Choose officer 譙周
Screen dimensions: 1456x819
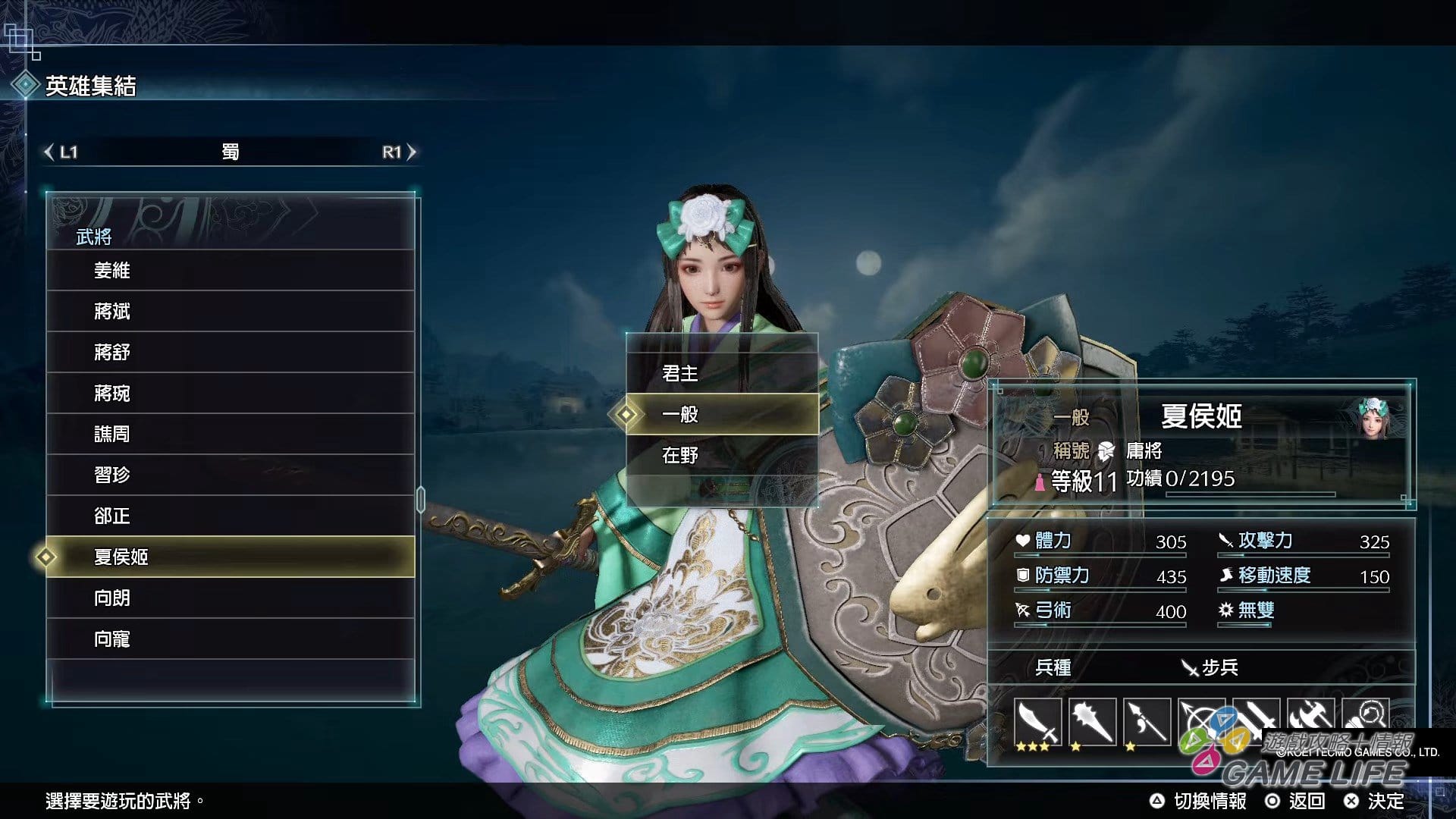click(x=230, y=435)
